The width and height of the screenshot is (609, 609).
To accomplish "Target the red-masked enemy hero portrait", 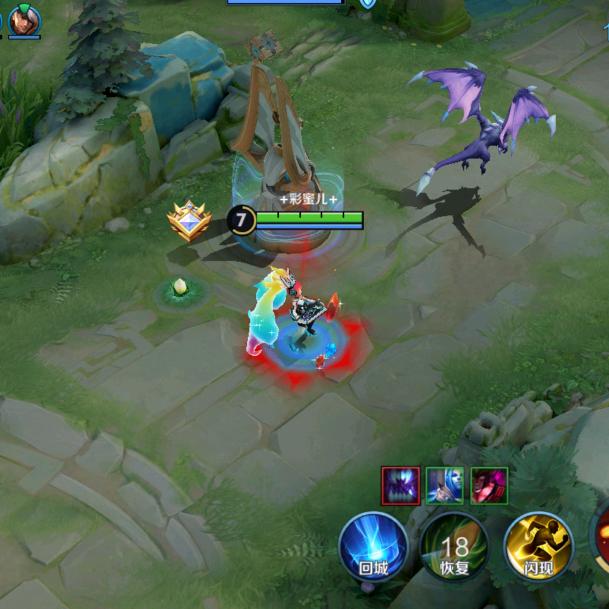I will (x=489, y=486).
